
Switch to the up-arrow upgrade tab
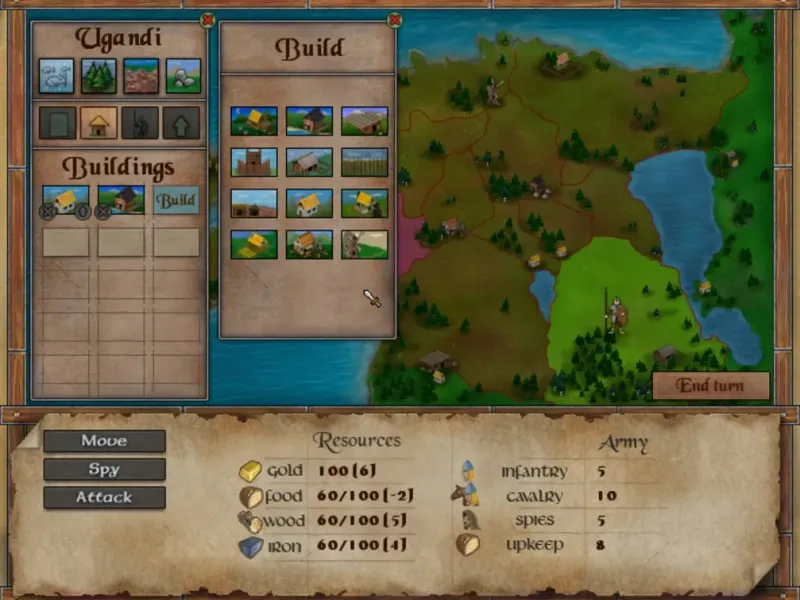pos(181,123)
